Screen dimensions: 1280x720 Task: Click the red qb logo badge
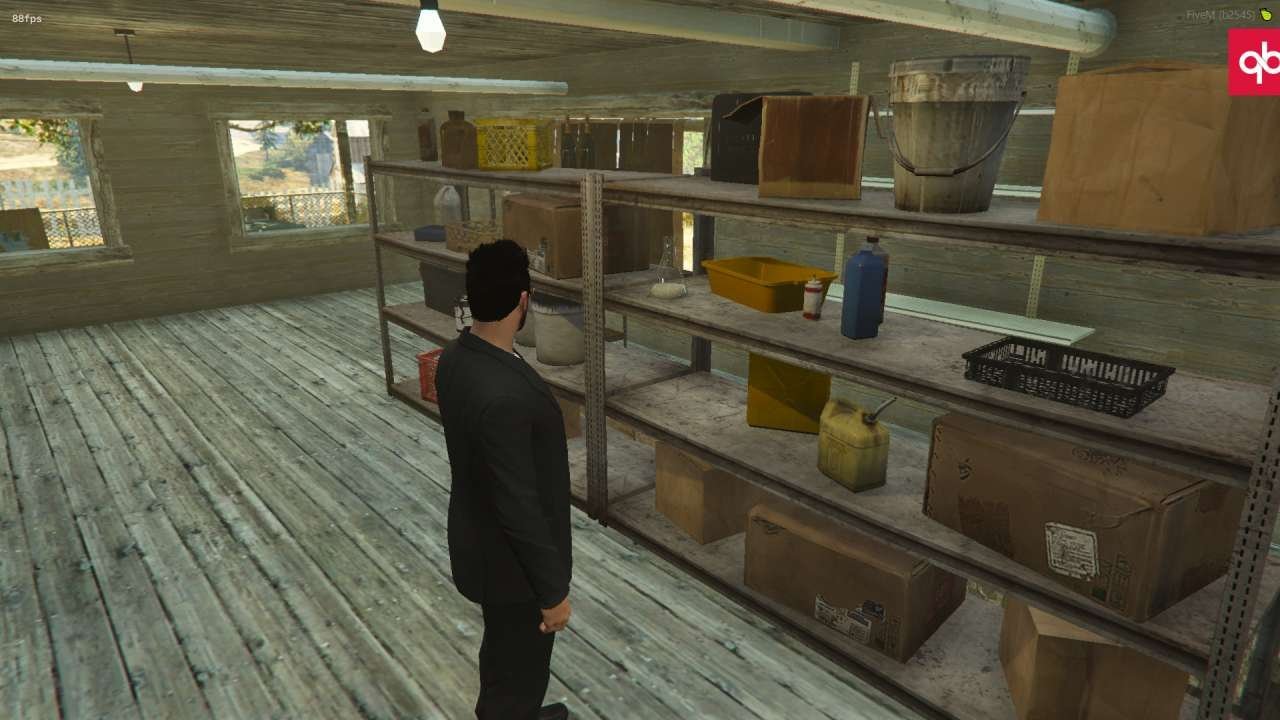tap(1255, 62)
